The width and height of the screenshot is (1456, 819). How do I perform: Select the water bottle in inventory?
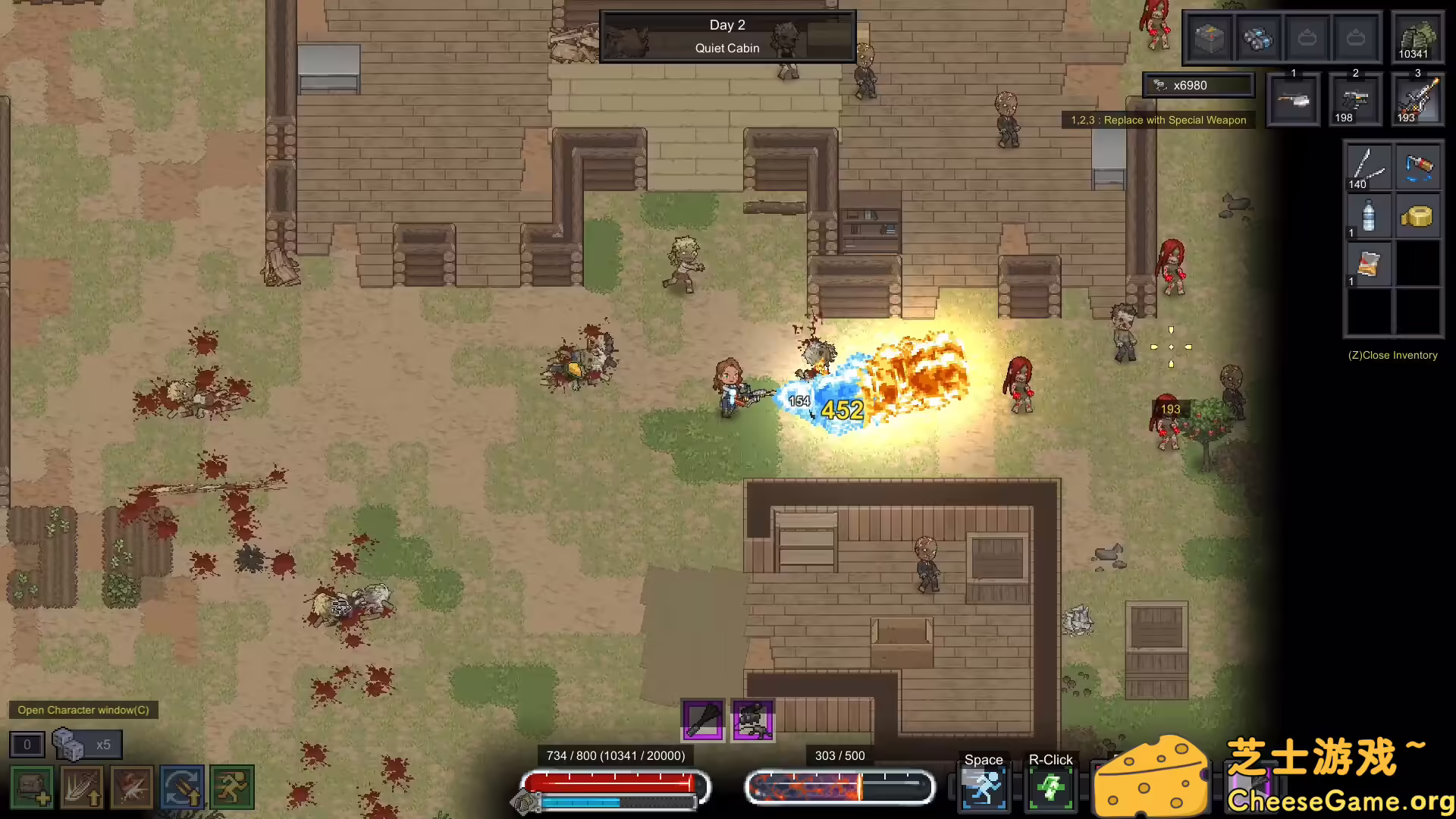pos(1369,216)
